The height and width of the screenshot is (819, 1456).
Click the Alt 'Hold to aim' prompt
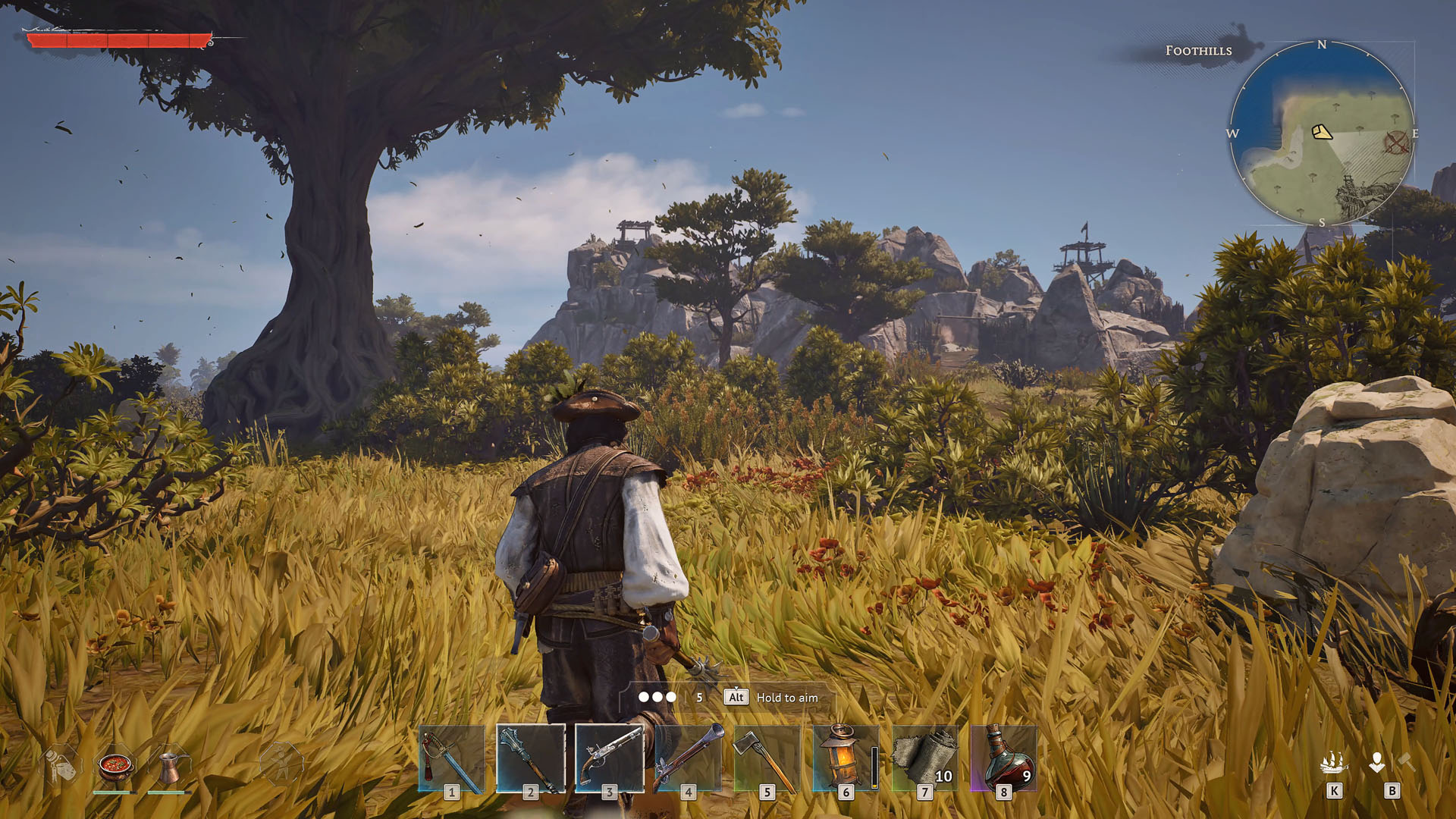pyautogui.click(x=766, y=697)
